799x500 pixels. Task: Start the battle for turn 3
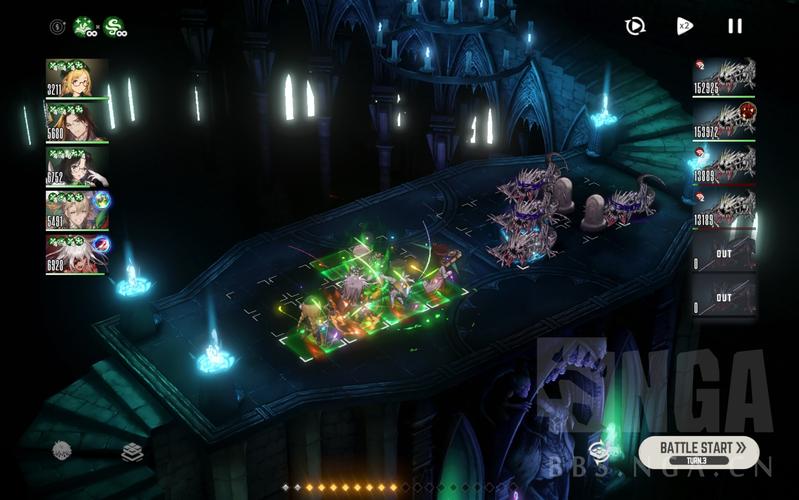tap(698, 450)
